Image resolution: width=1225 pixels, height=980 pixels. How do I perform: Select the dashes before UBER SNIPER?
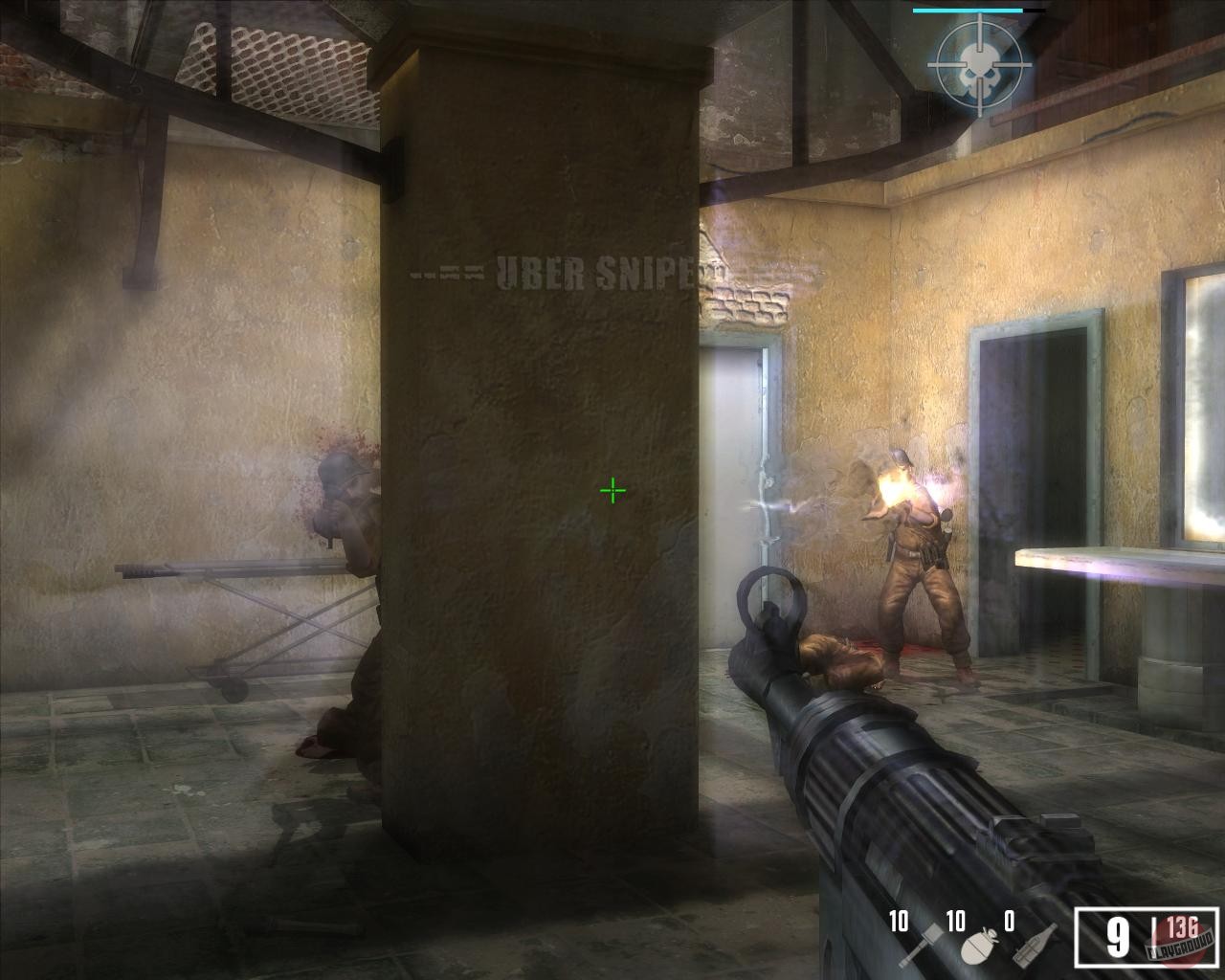point(450,271)
